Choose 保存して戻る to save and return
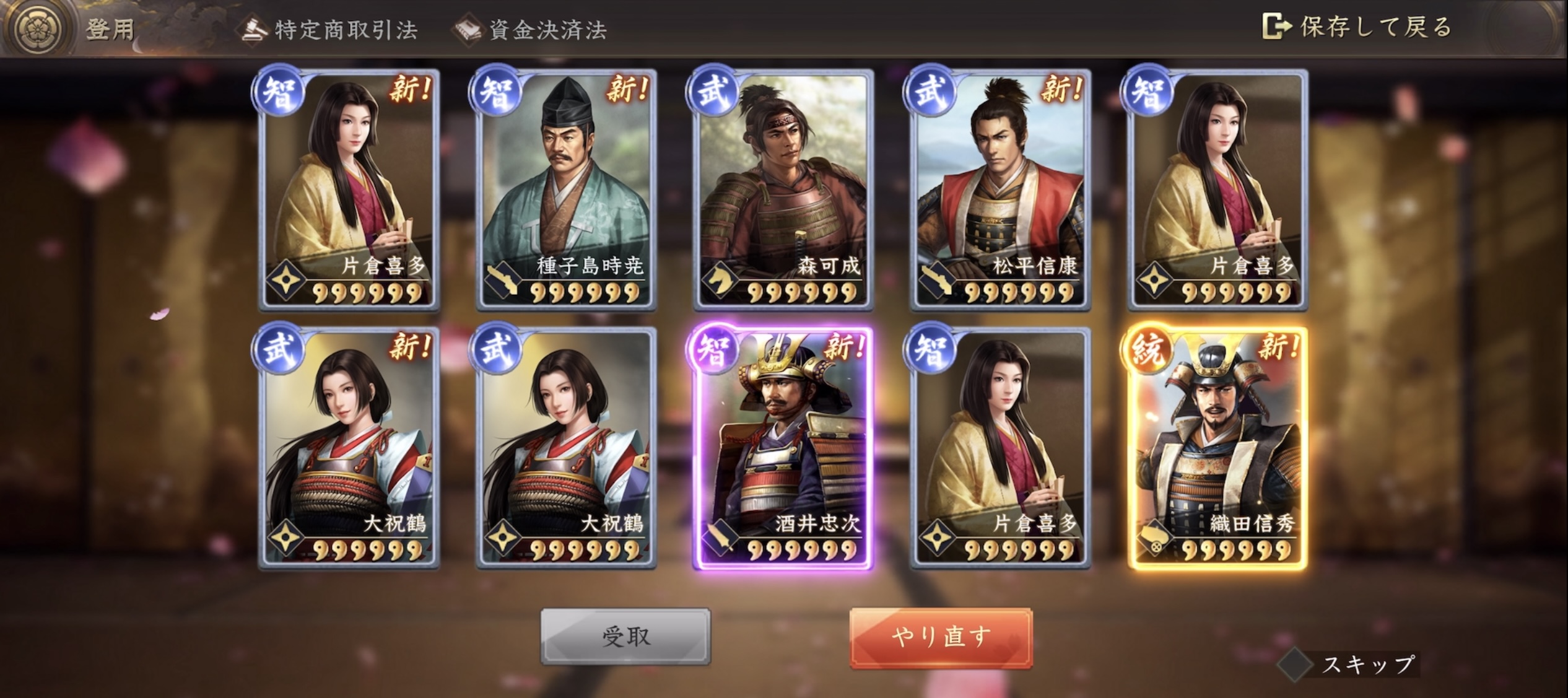Viewport: 1568px width, 698px height. tap(1357, 27)
